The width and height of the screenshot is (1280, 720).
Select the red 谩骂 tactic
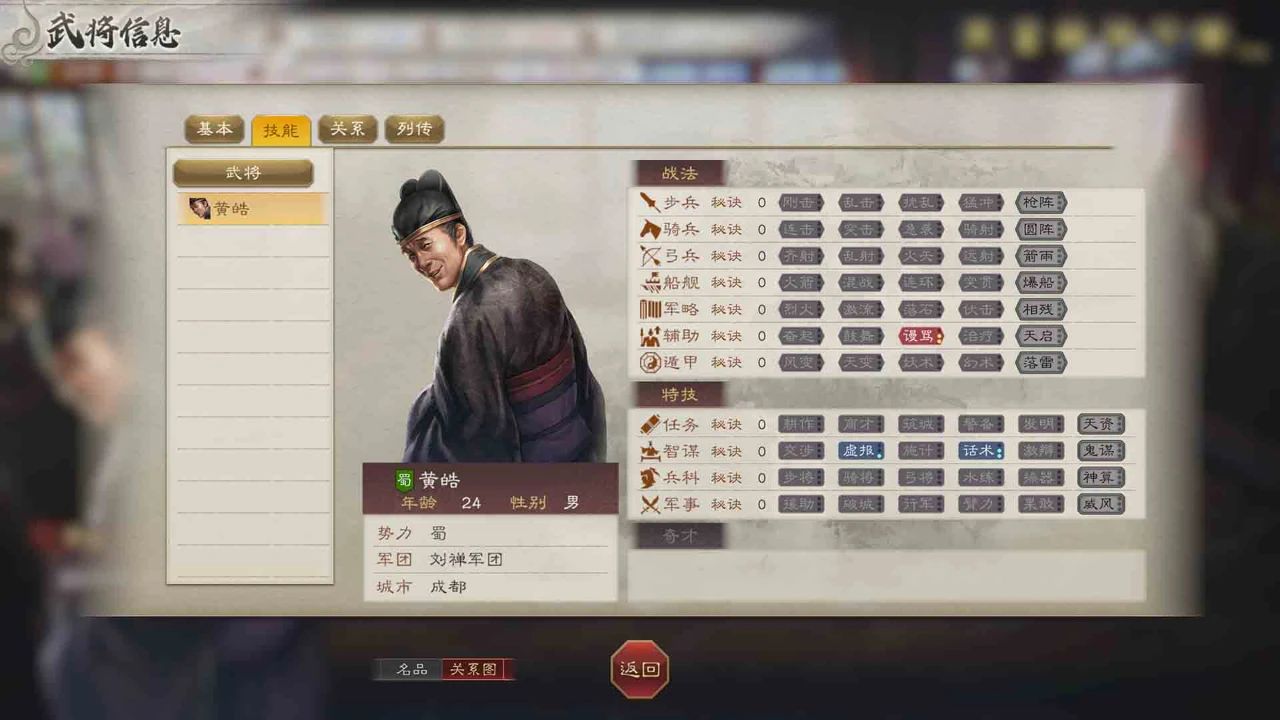pos(921,336)
